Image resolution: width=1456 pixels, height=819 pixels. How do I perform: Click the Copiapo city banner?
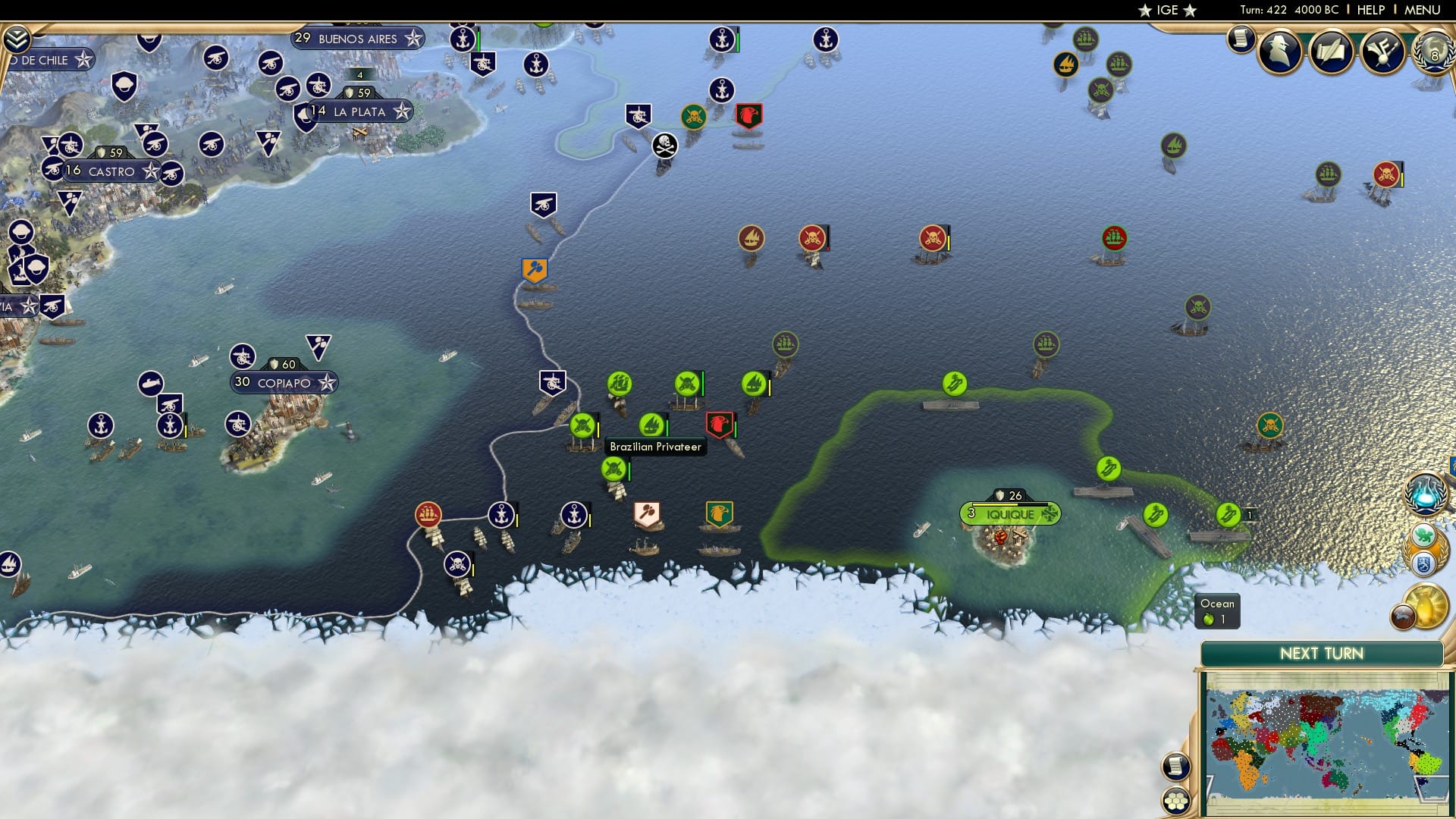tap(283, 382)
